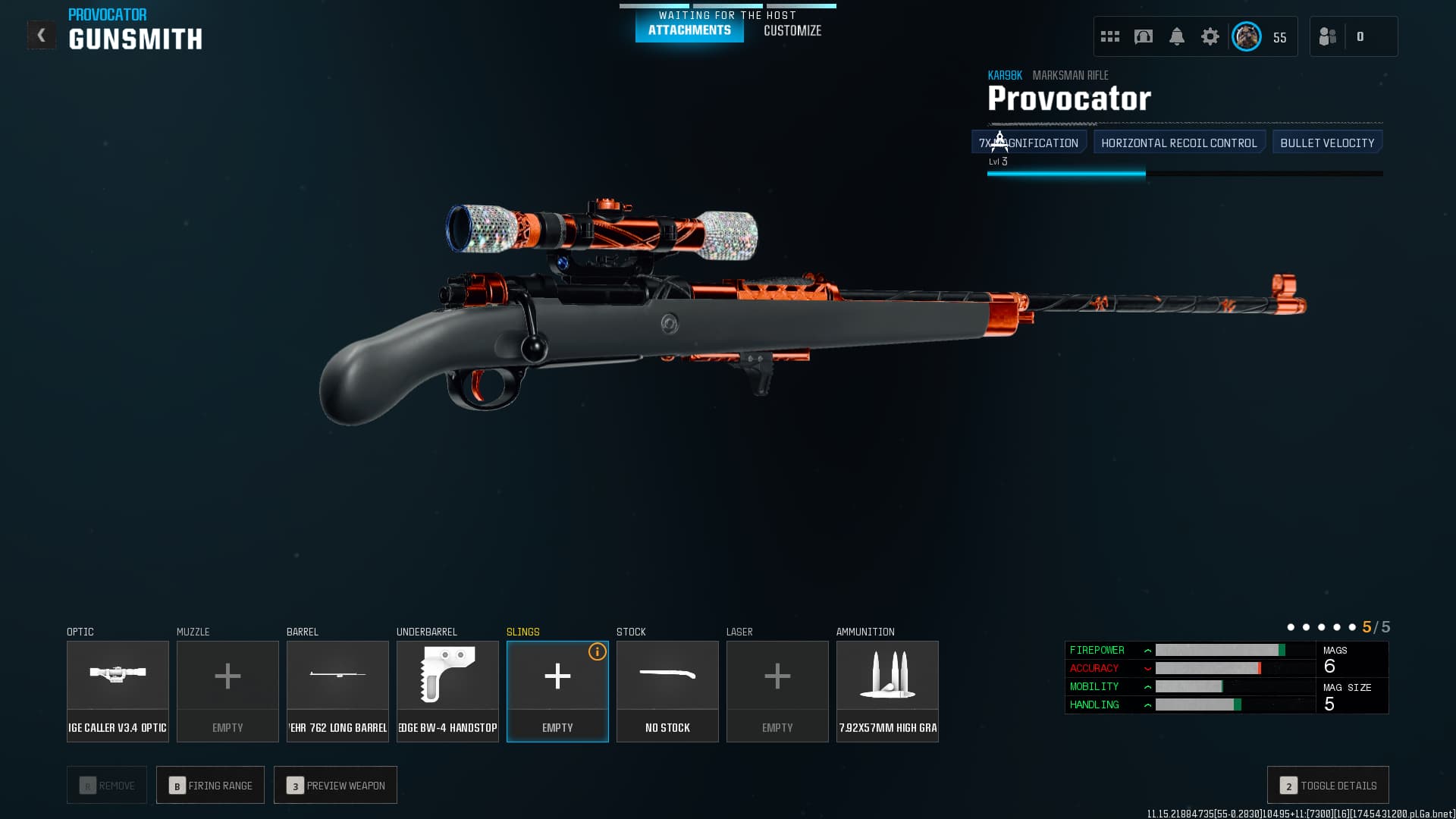Select the Edge BW-4 Handstop underbarrel
Image resolution: width=1456 pixels, height=819 pixels.
447,686
